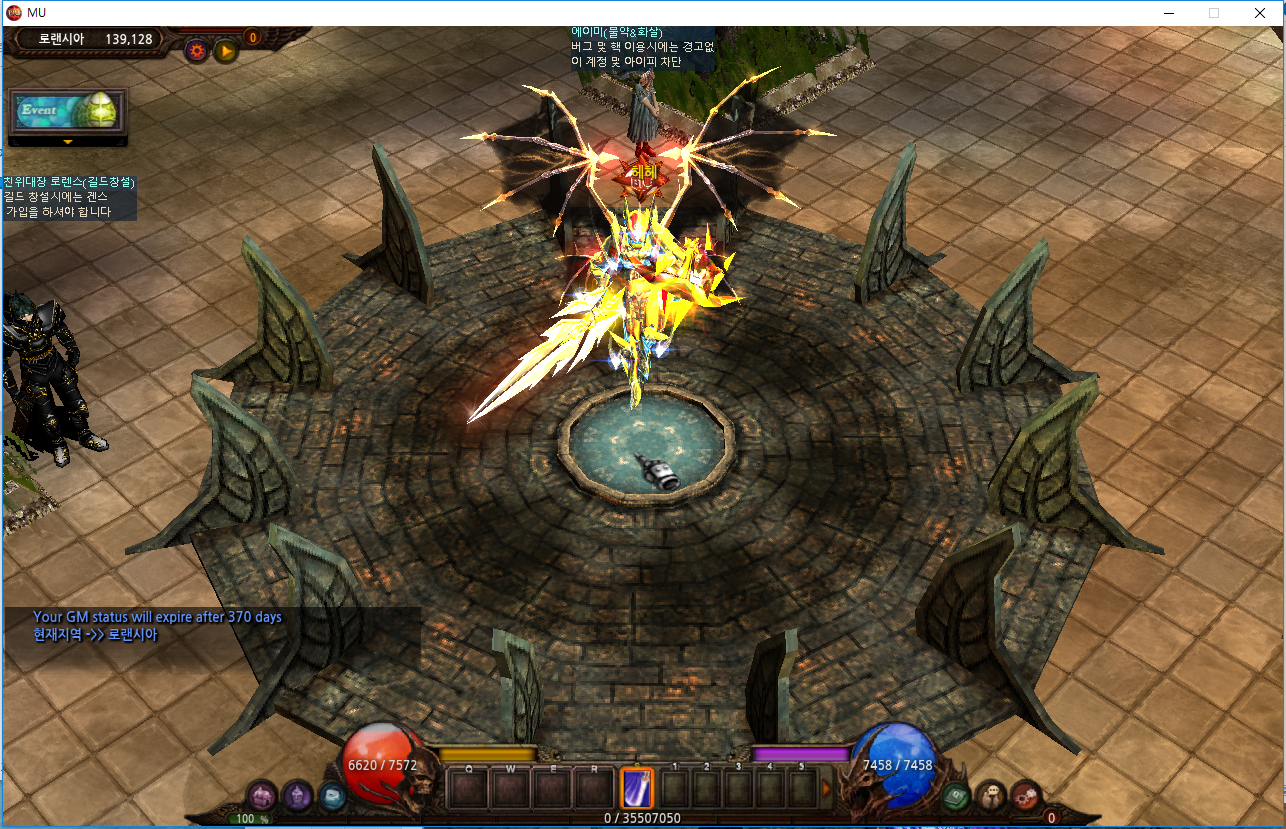Viewport: 1286px width, 829px height.
Task: Open the pink treasure chest icon
Action: (262, 796)
